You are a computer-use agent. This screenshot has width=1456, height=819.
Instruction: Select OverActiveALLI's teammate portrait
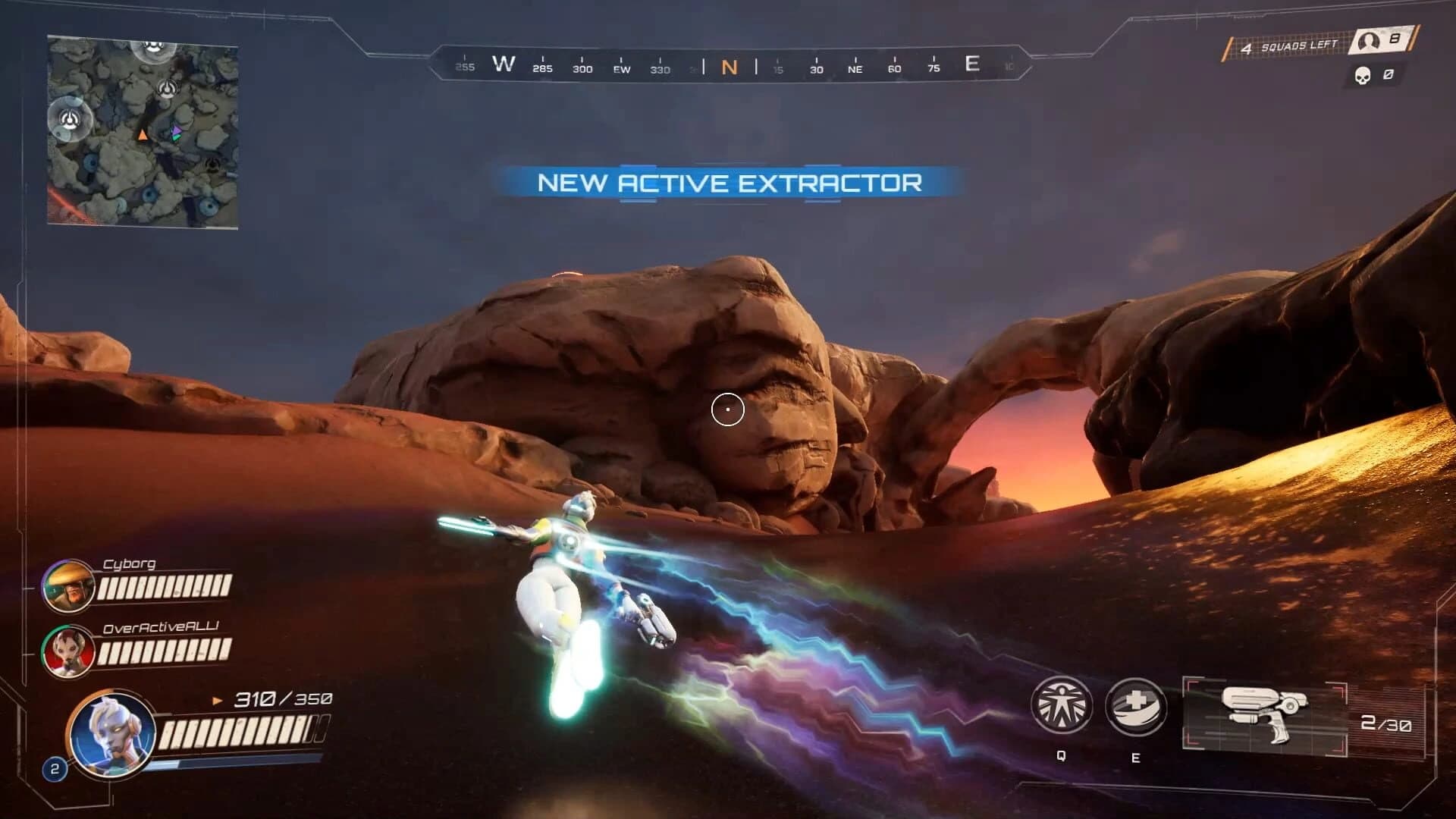pos(69,652)
